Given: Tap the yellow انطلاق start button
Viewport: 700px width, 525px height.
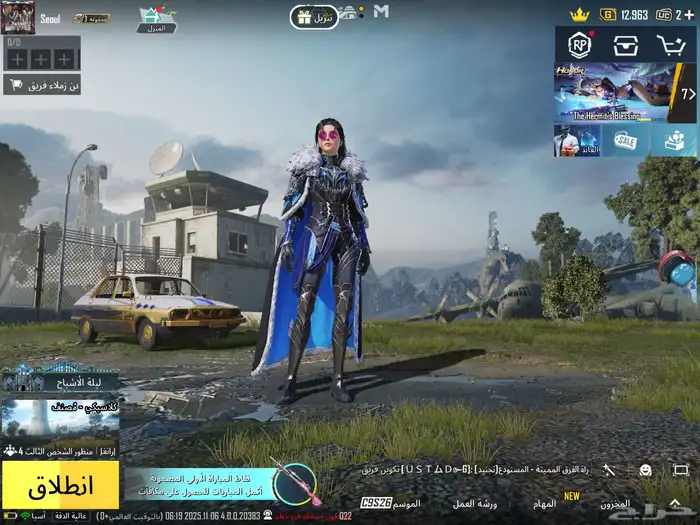Looking at the screenshot, I should [x=60, y=485].
